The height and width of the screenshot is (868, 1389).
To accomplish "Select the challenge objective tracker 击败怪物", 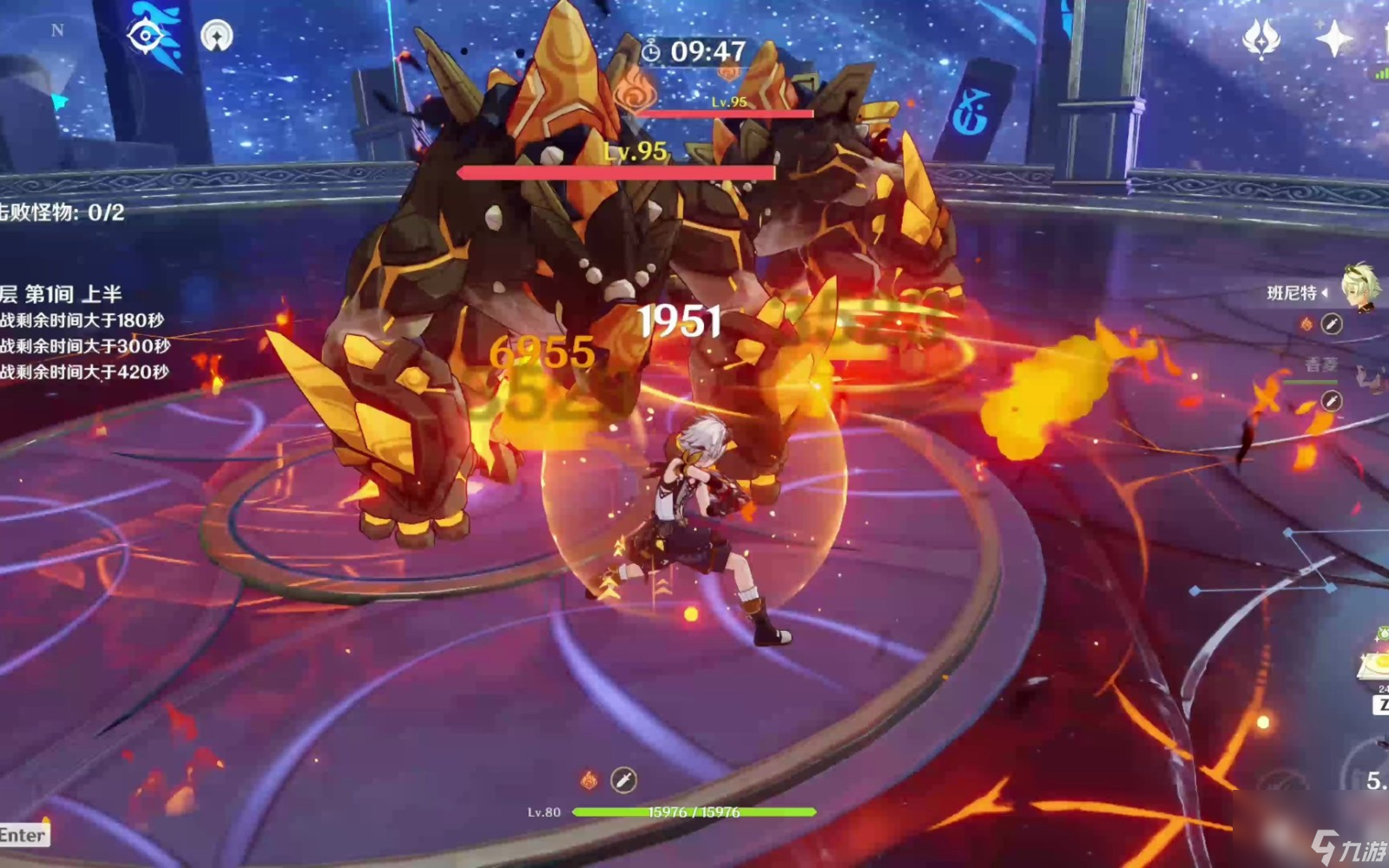I will (63, 213).
